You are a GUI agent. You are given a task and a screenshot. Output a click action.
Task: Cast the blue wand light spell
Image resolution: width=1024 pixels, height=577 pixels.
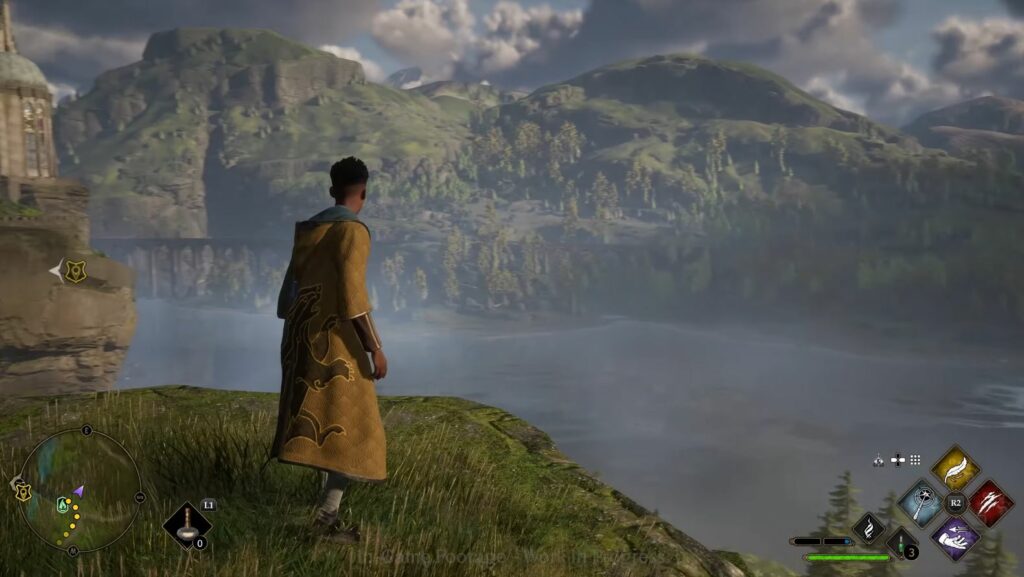920,502
